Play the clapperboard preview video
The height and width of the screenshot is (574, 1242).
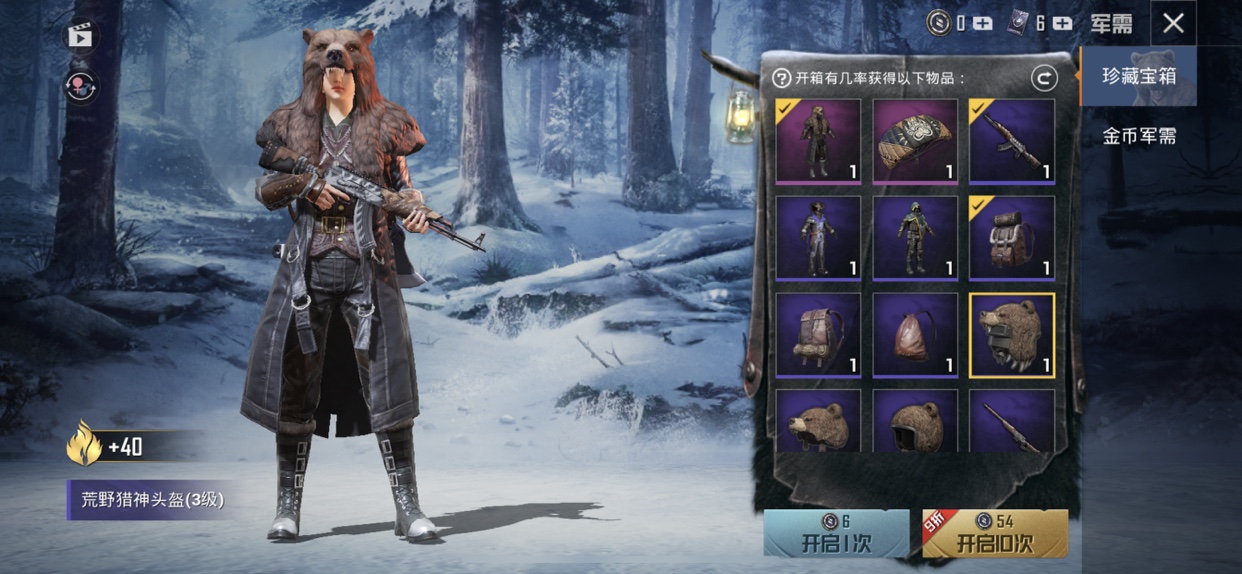(81, 36)
